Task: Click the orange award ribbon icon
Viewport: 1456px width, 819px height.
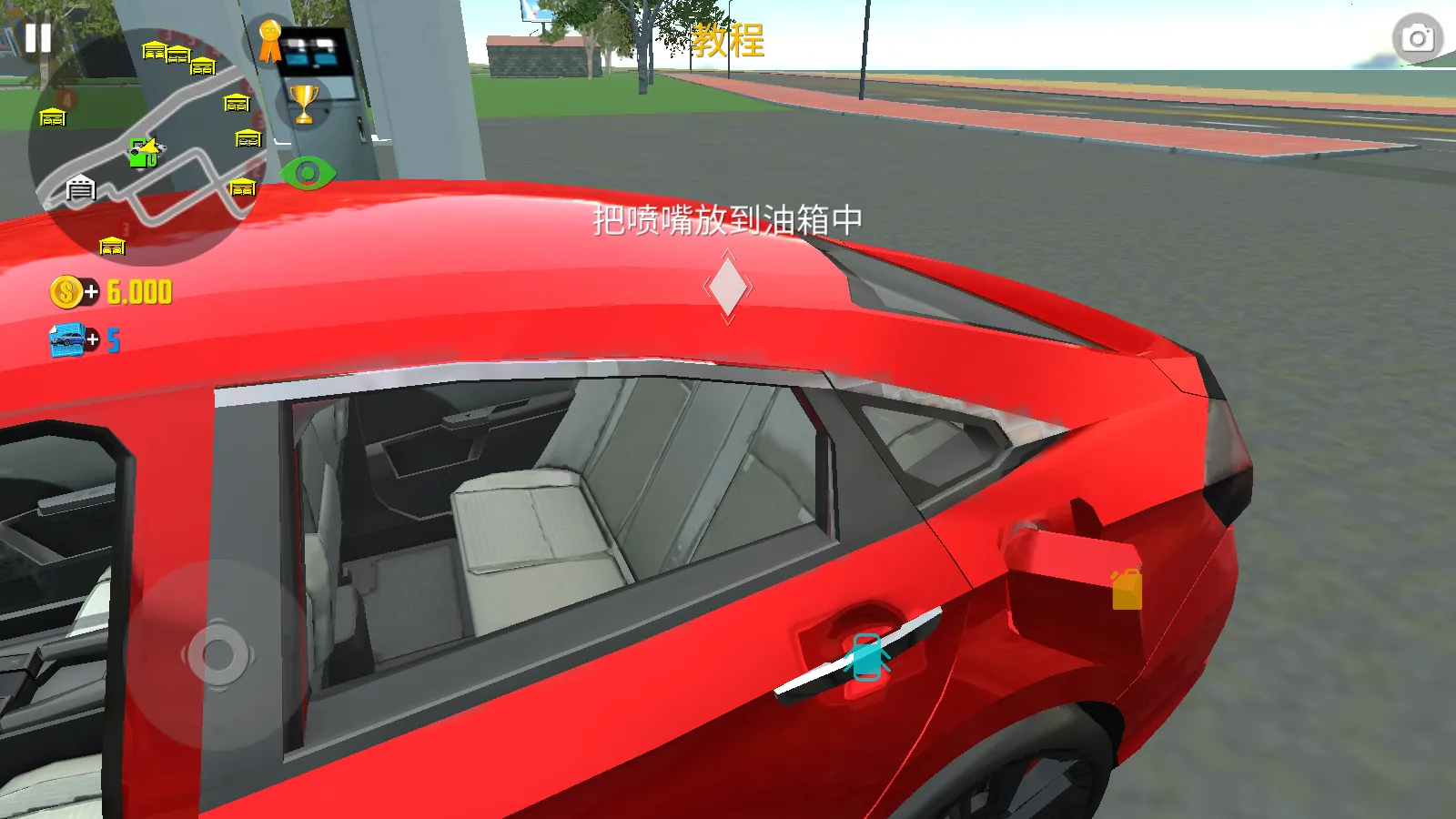Action: pyautogui.click(x=268, y=43)
